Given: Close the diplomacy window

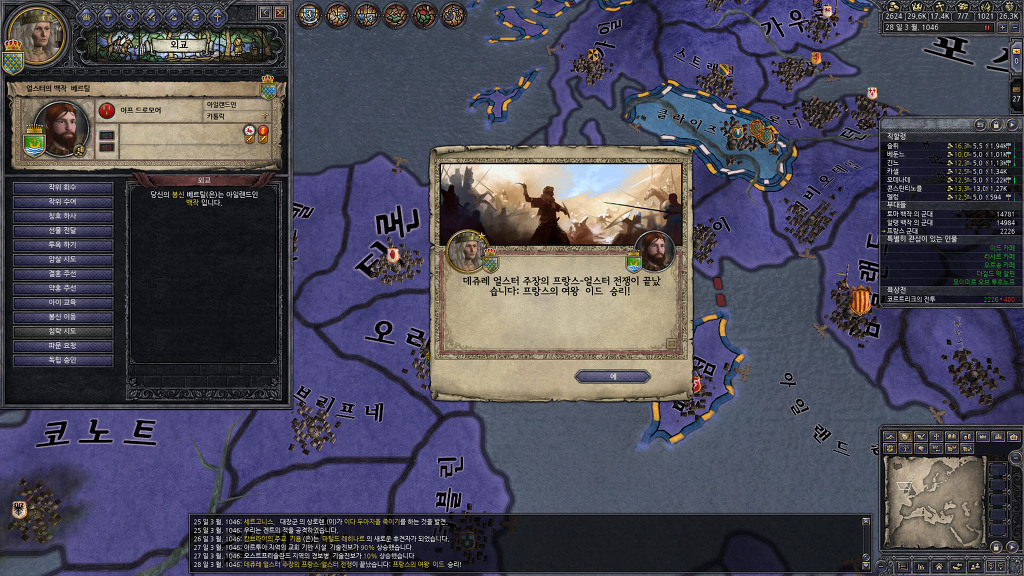Looking at the screenshot, I should 281,13.
